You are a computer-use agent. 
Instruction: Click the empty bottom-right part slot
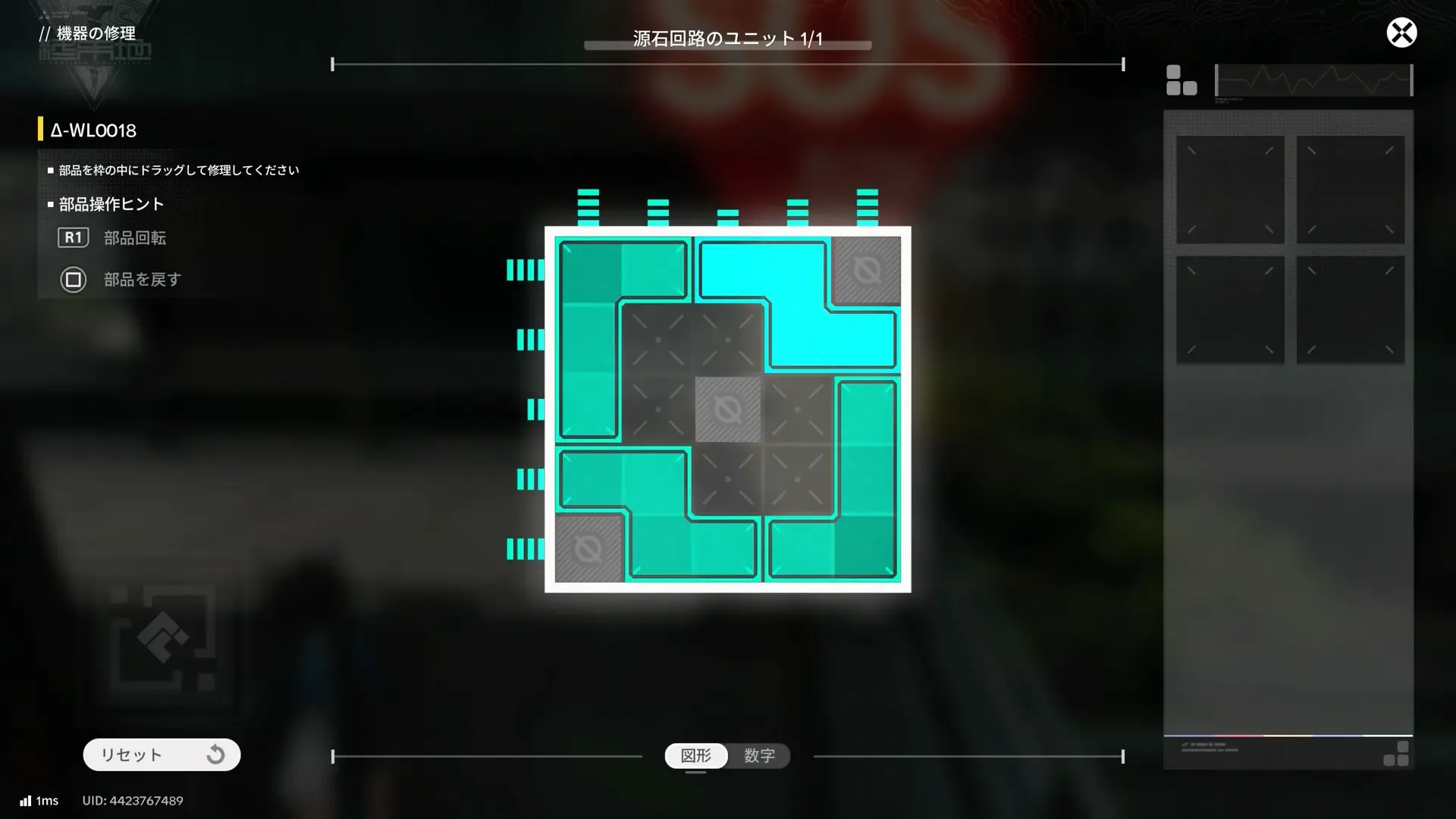click(x=1351, y=308)
